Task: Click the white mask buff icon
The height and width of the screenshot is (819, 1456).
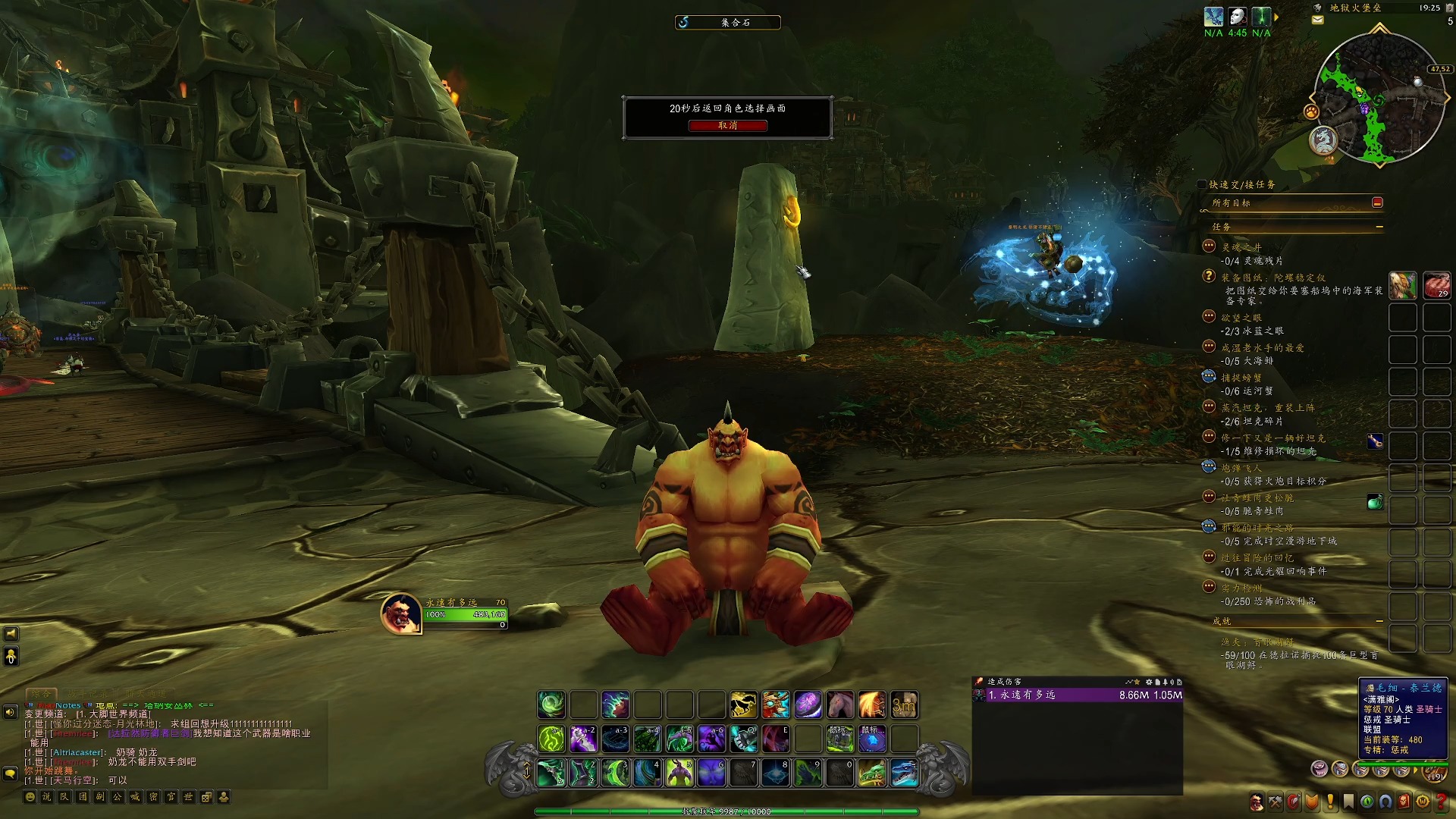Action: click(1238, 17)
